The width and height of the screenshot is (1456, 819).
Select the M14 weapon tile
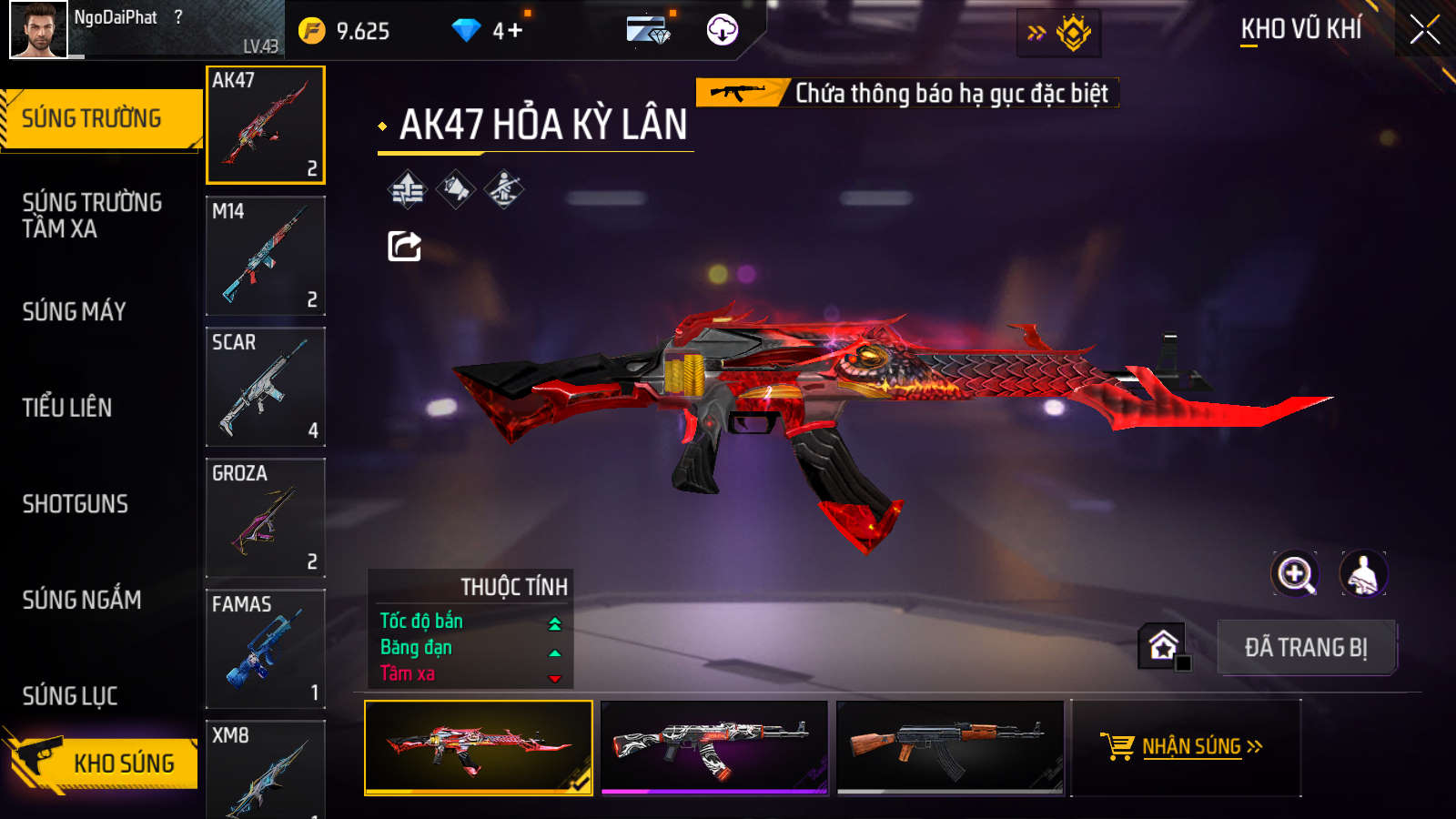(x=266, y=256)
